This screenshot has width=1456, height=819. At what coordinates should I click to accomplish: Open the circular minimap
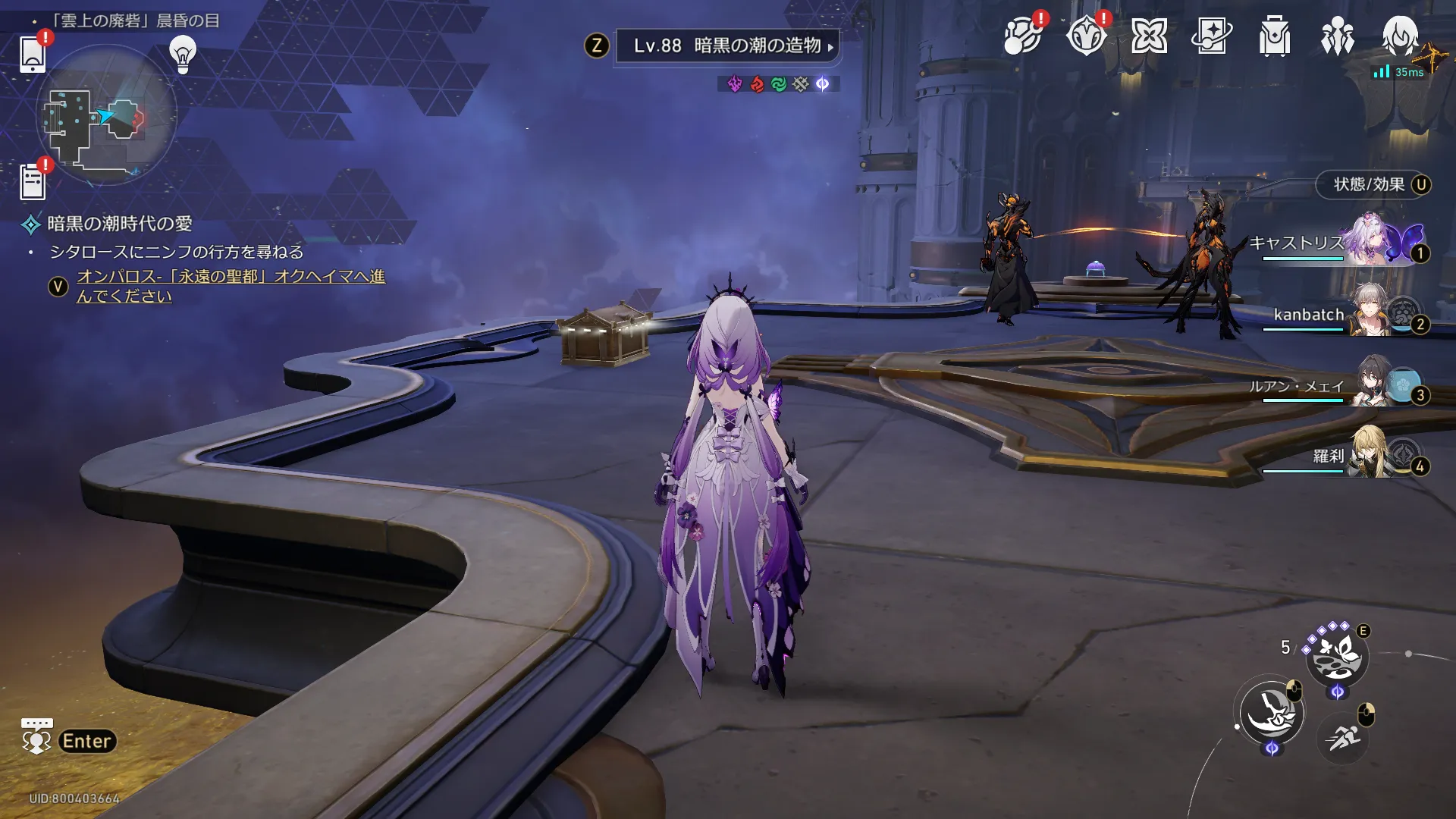(x=106, y=115)
